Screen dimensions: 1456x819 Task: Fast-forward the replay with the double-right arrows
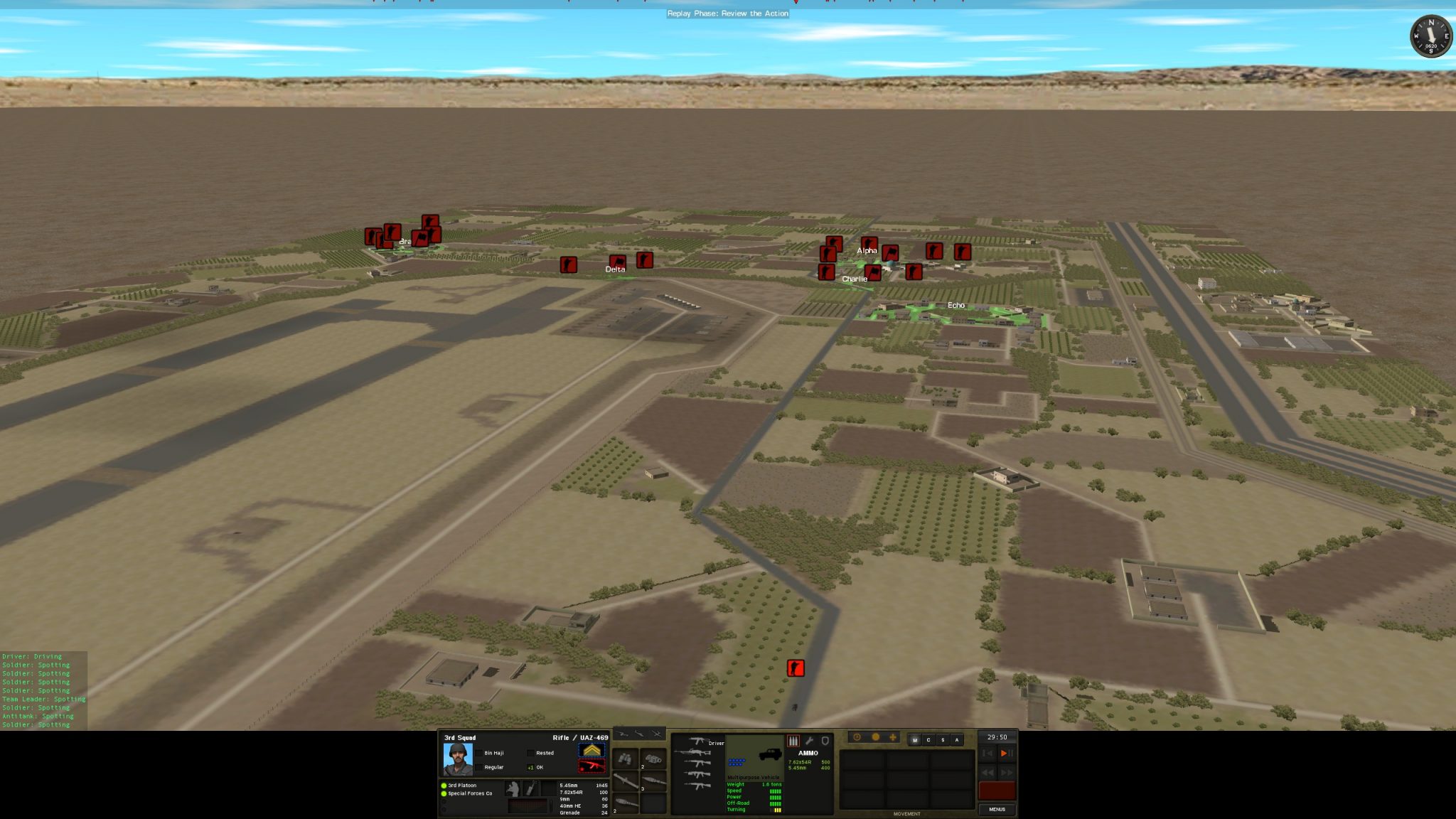tap(1007, 772)
